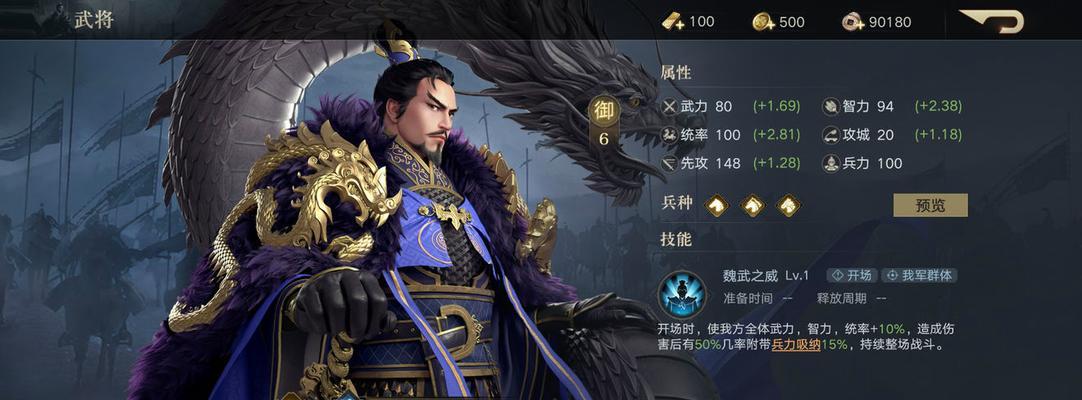Tap the gold coin currency showing 500
The image size is (1082, 400).
pos(764,21)
